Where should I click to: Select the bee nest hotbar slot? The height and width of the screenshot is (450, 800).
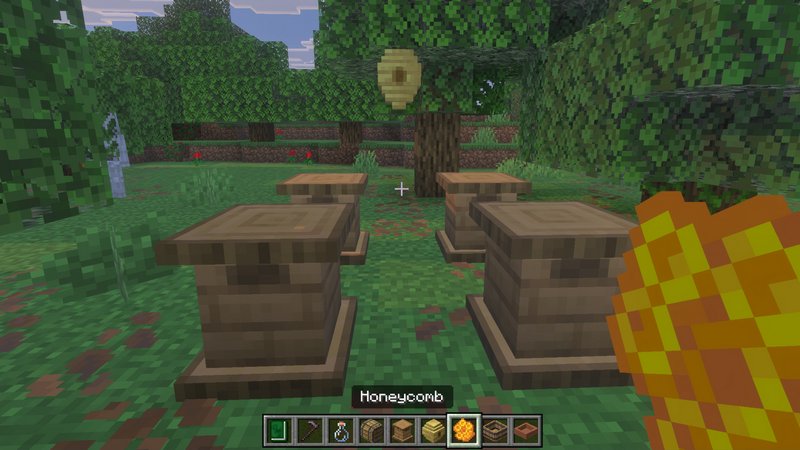(433, 430)
